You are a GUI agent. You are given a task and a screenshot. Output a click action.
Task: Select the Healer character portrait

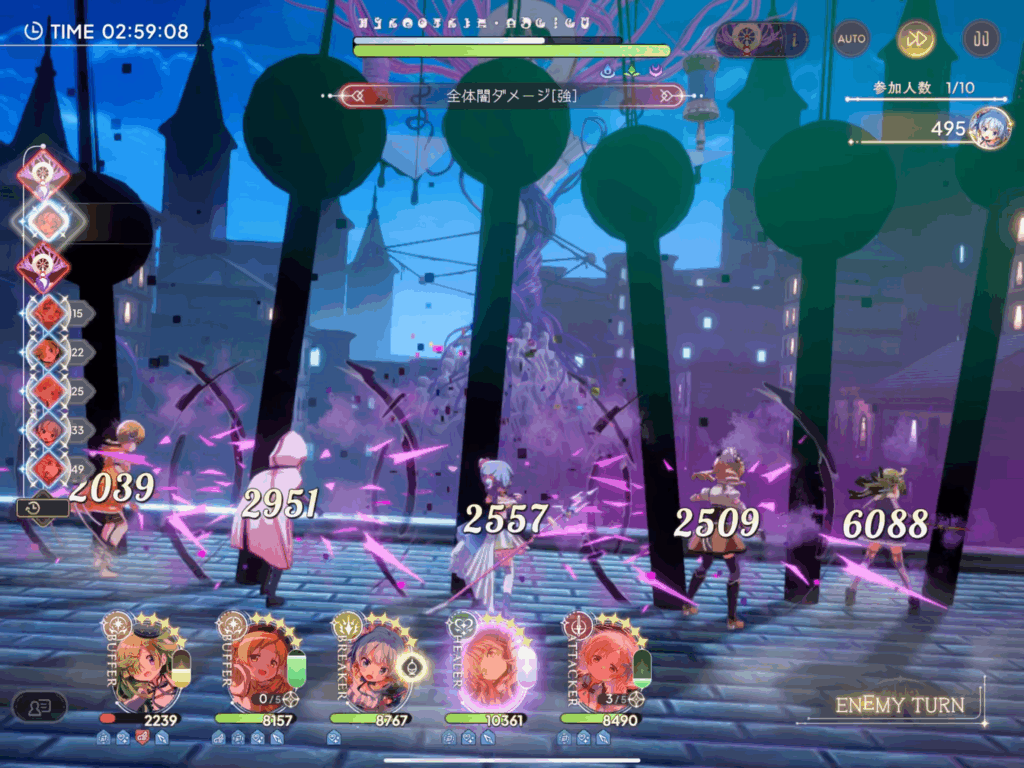[x=486, y=660]
